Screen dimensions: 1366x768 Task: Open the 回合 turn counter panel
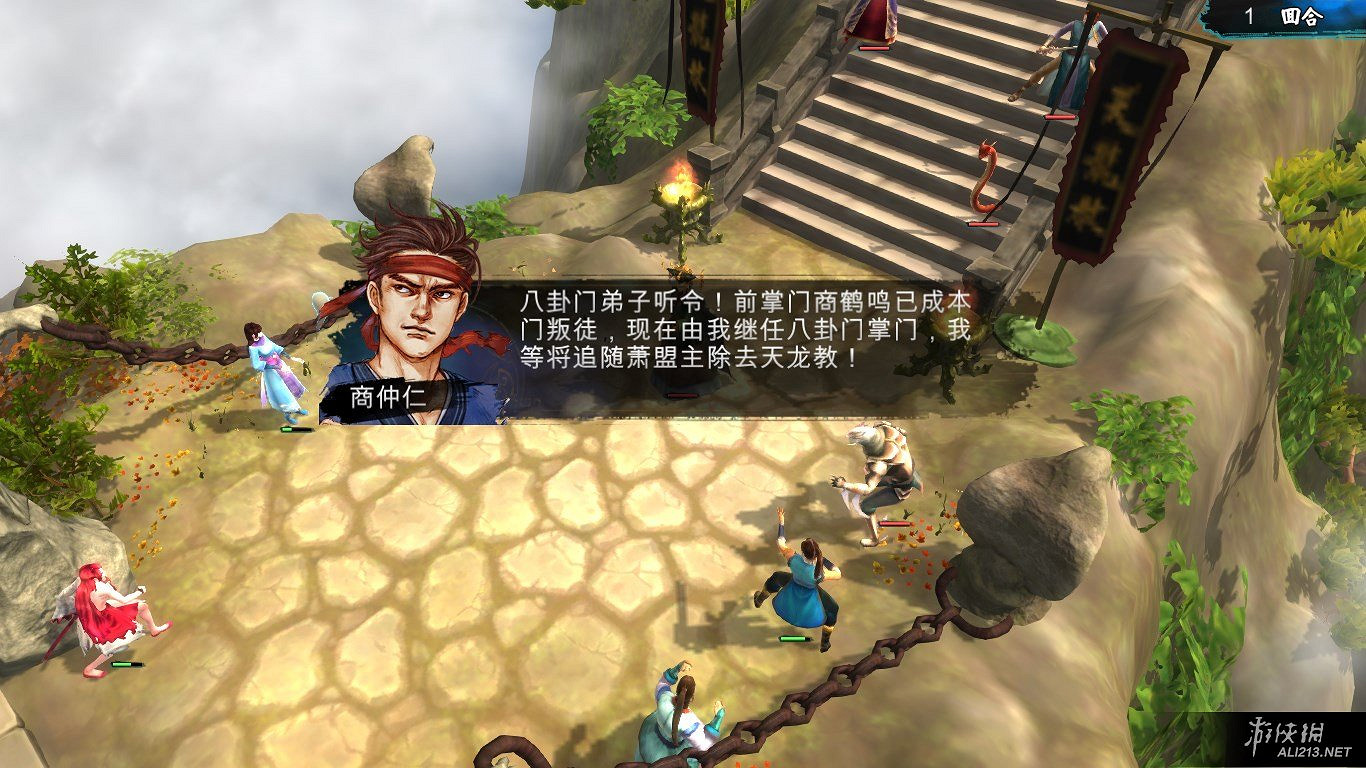pyautogui.click(x=1300, y=16)
